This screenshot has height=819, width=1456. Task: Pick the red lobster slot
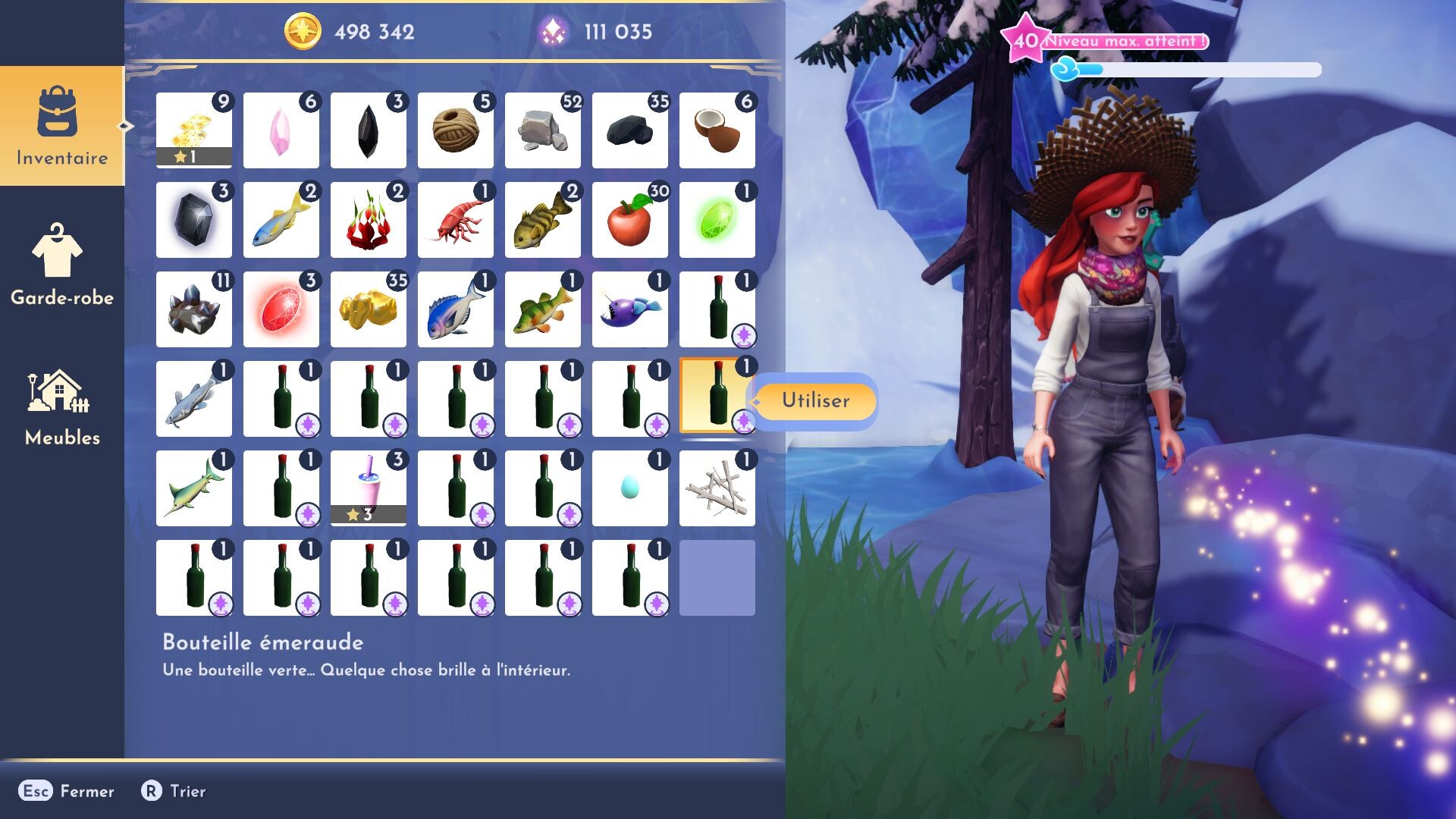tap(455, 220)
